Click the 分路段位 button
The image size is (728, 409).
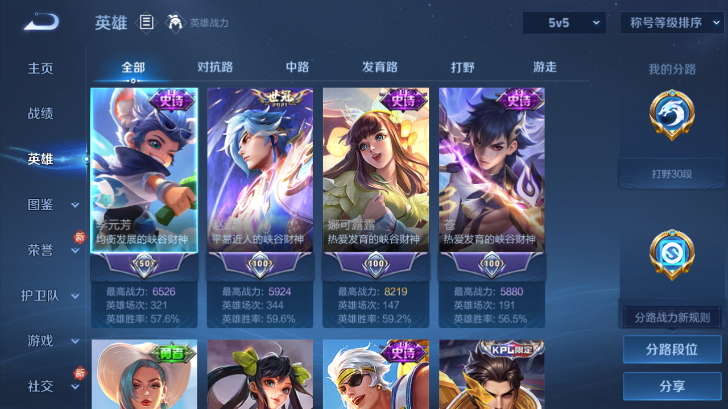coord(672,349)
